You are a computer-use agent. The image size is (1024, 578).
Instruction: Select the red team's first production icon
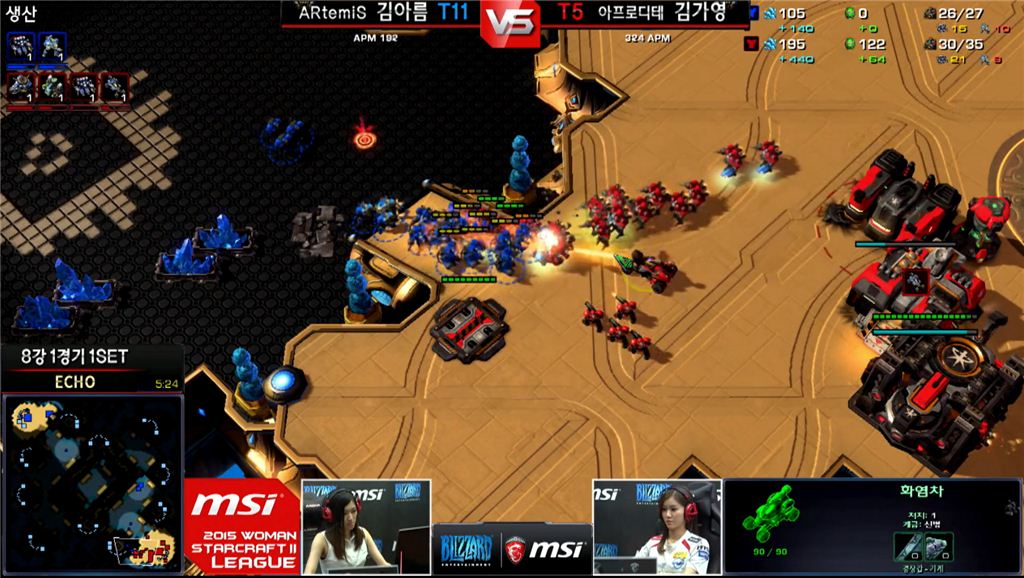20,88
